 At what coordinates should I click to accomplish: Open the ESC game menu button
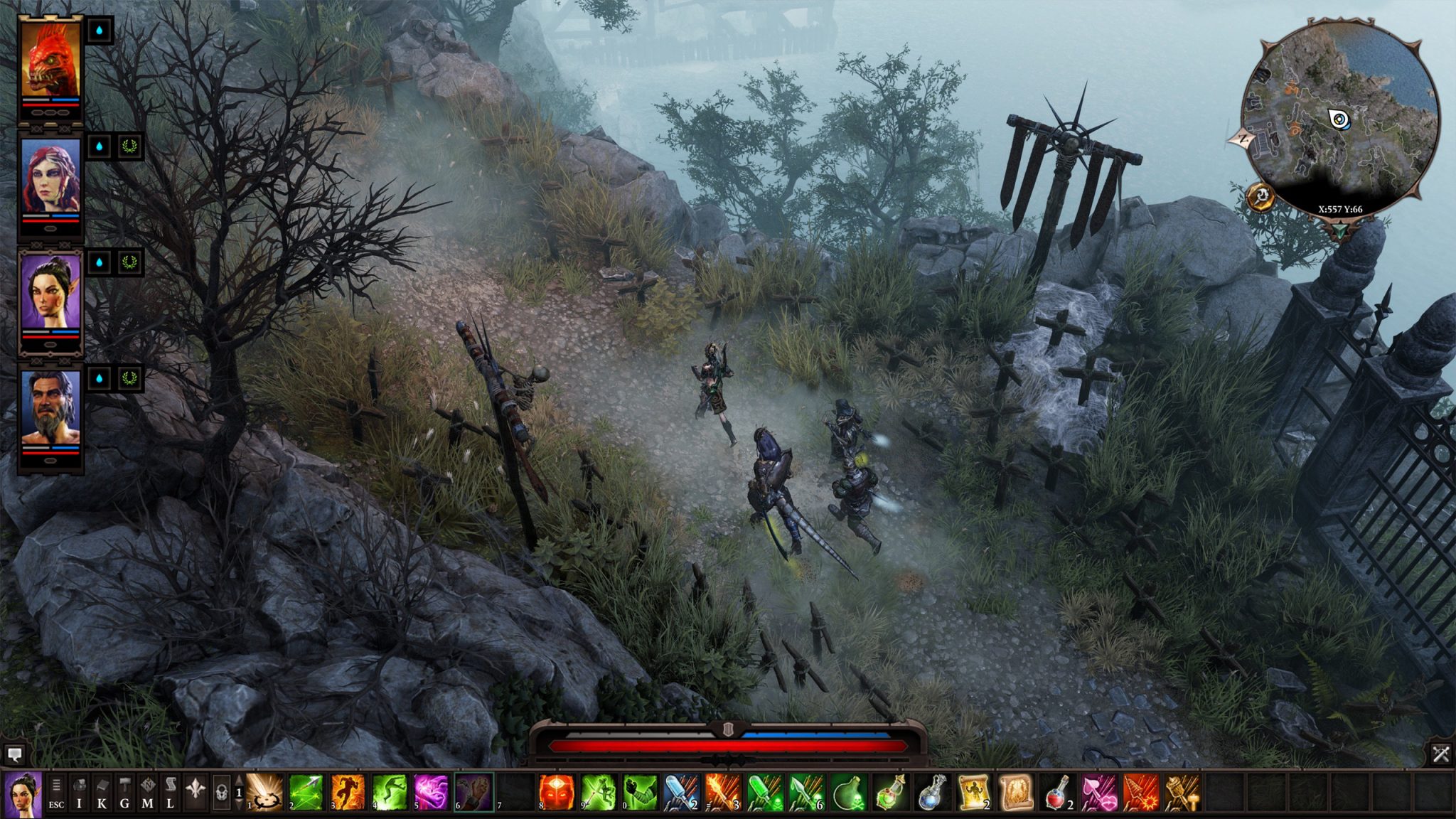click(x=56, y=793)
